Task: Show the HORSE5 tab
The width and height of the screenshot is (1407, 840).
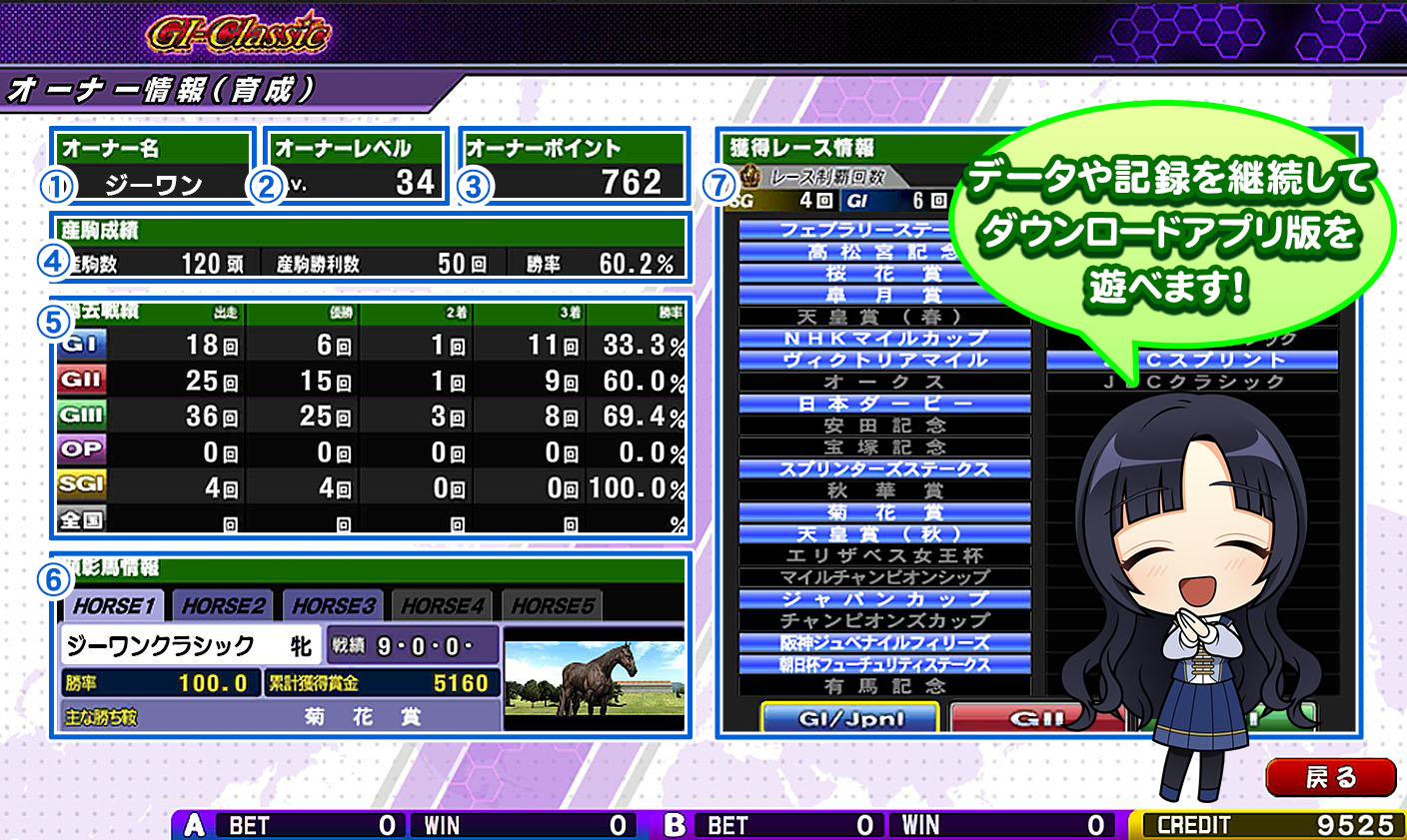Action: [x=553, y=605]
